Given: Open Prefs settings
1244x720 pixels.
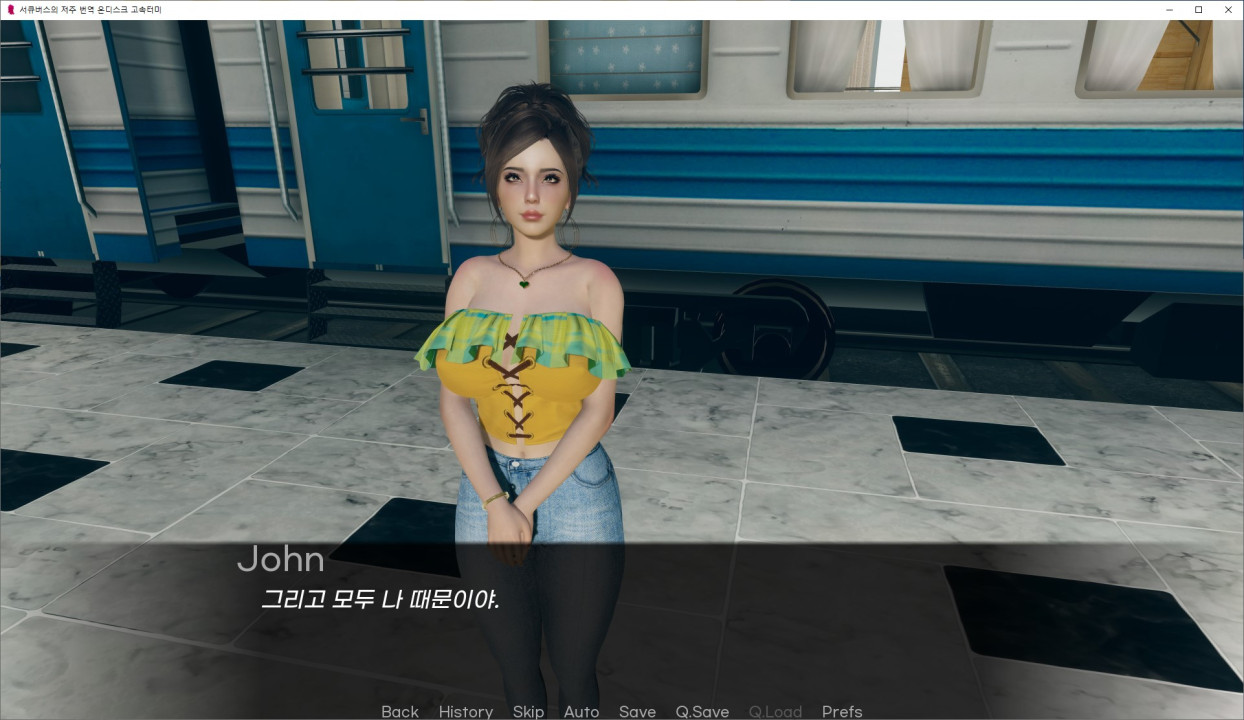Looking at the screenshot, I should (x=842, y=711).
